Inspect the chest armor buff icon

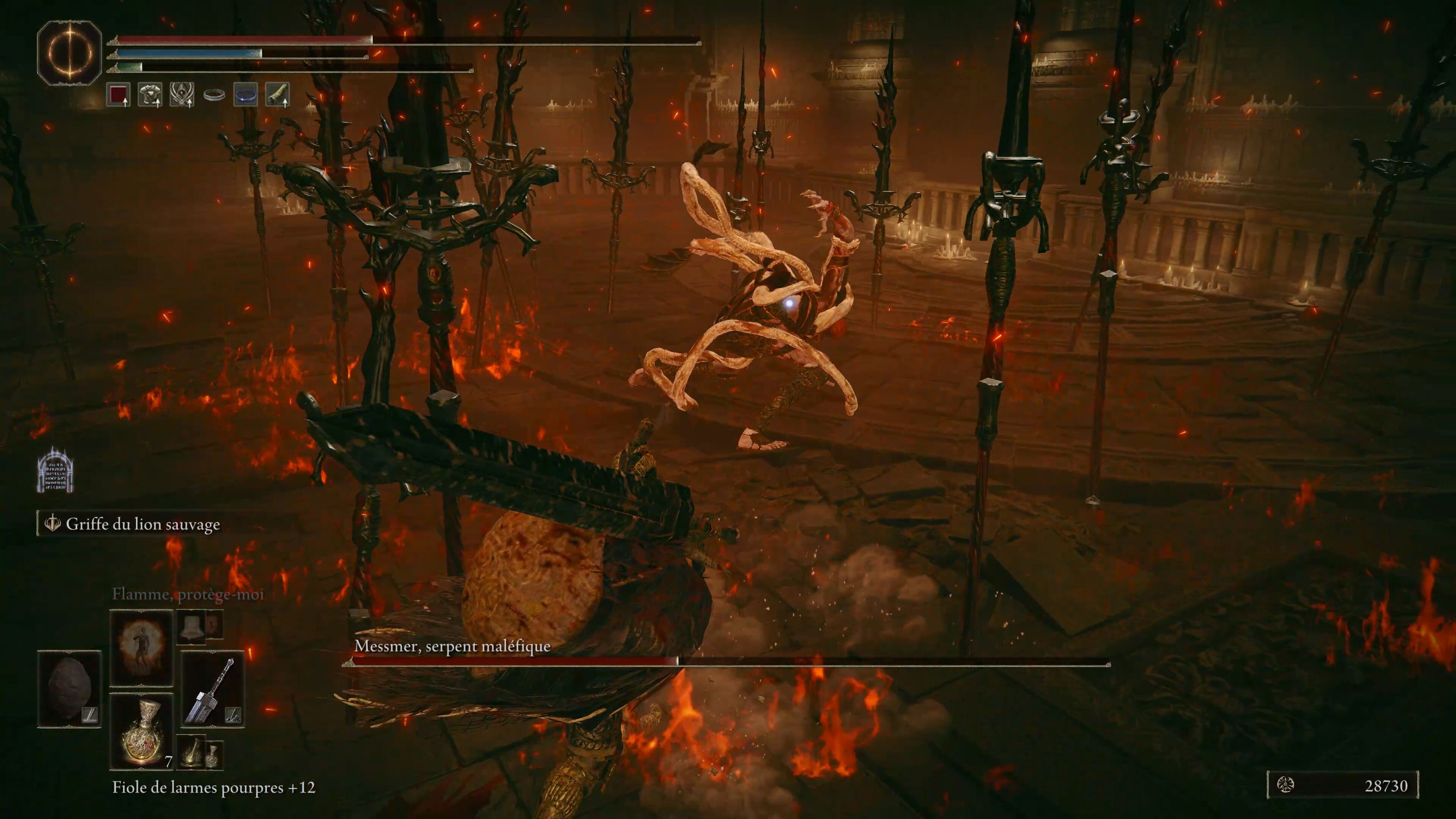click(151, 94)
